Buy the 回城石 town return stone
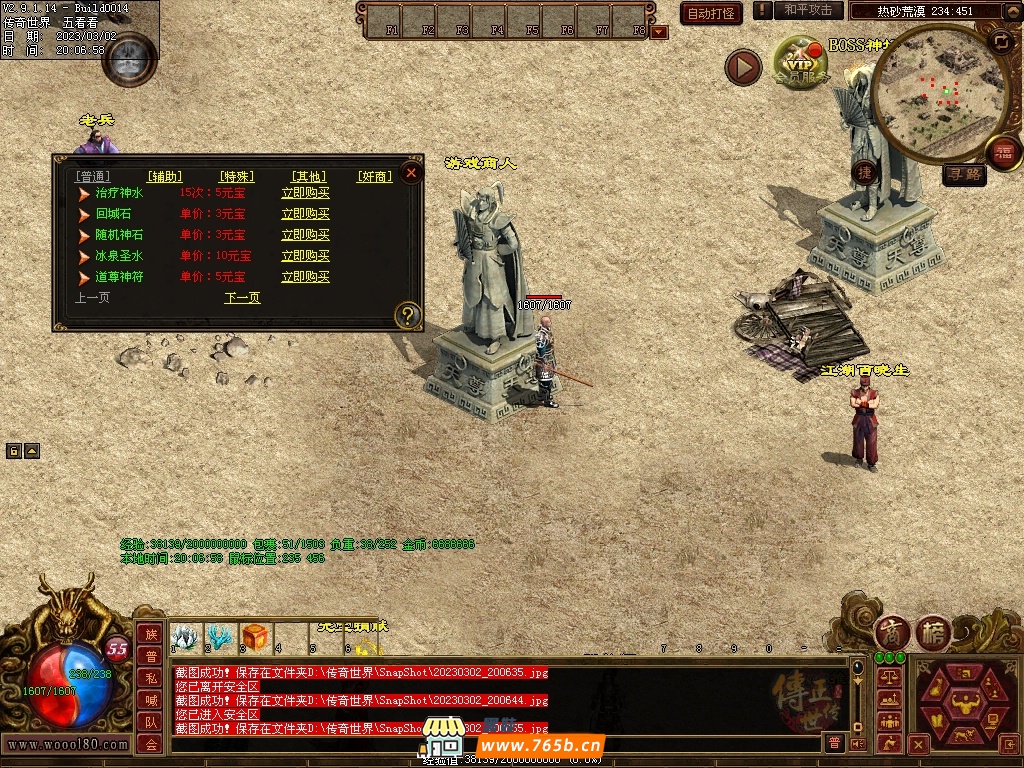1024x768 pixels. [x=305, y=214]
